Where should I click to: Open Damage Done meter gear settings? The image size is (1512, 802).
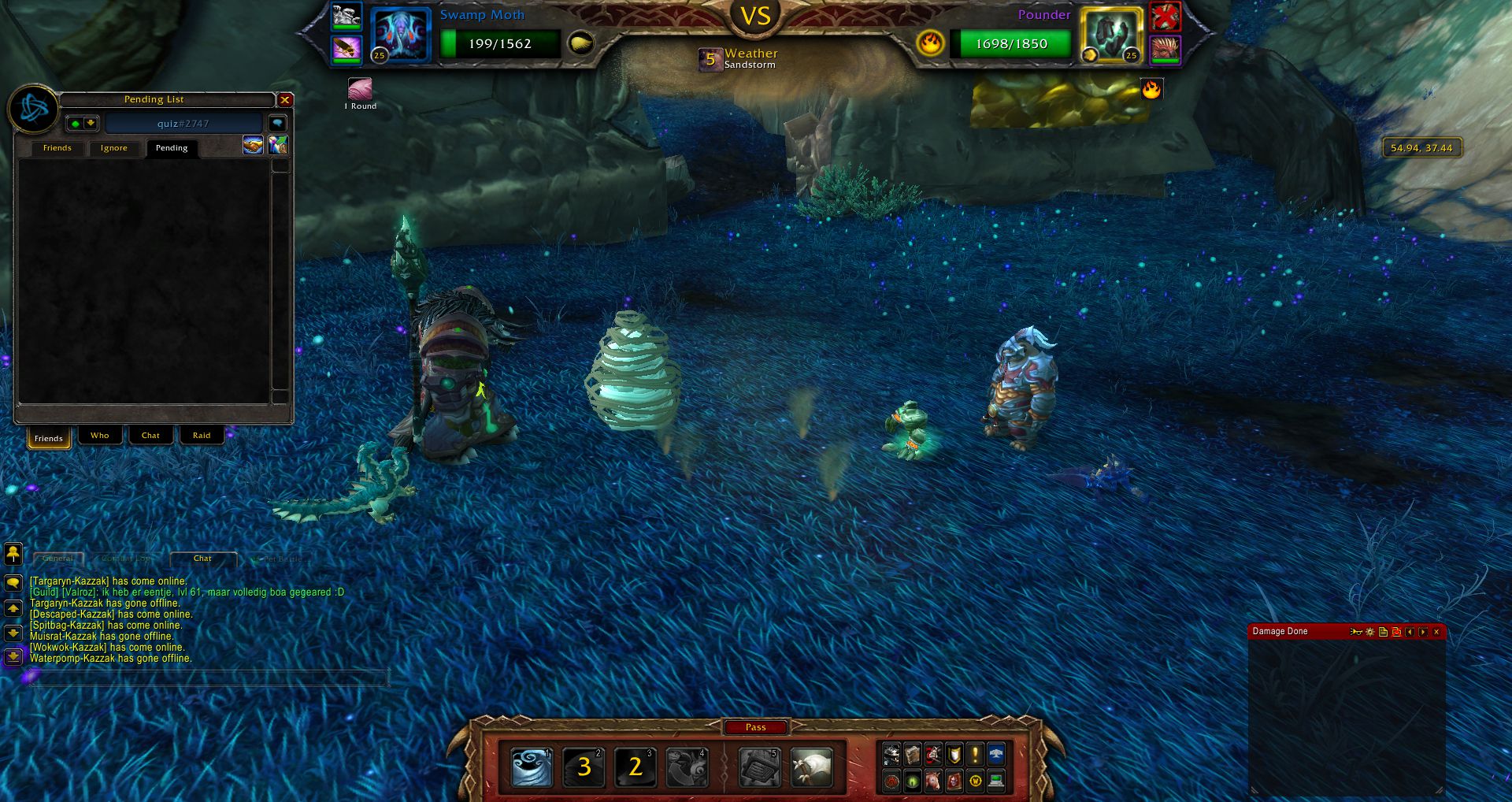pyautogui.click(x=1370, y=632)
